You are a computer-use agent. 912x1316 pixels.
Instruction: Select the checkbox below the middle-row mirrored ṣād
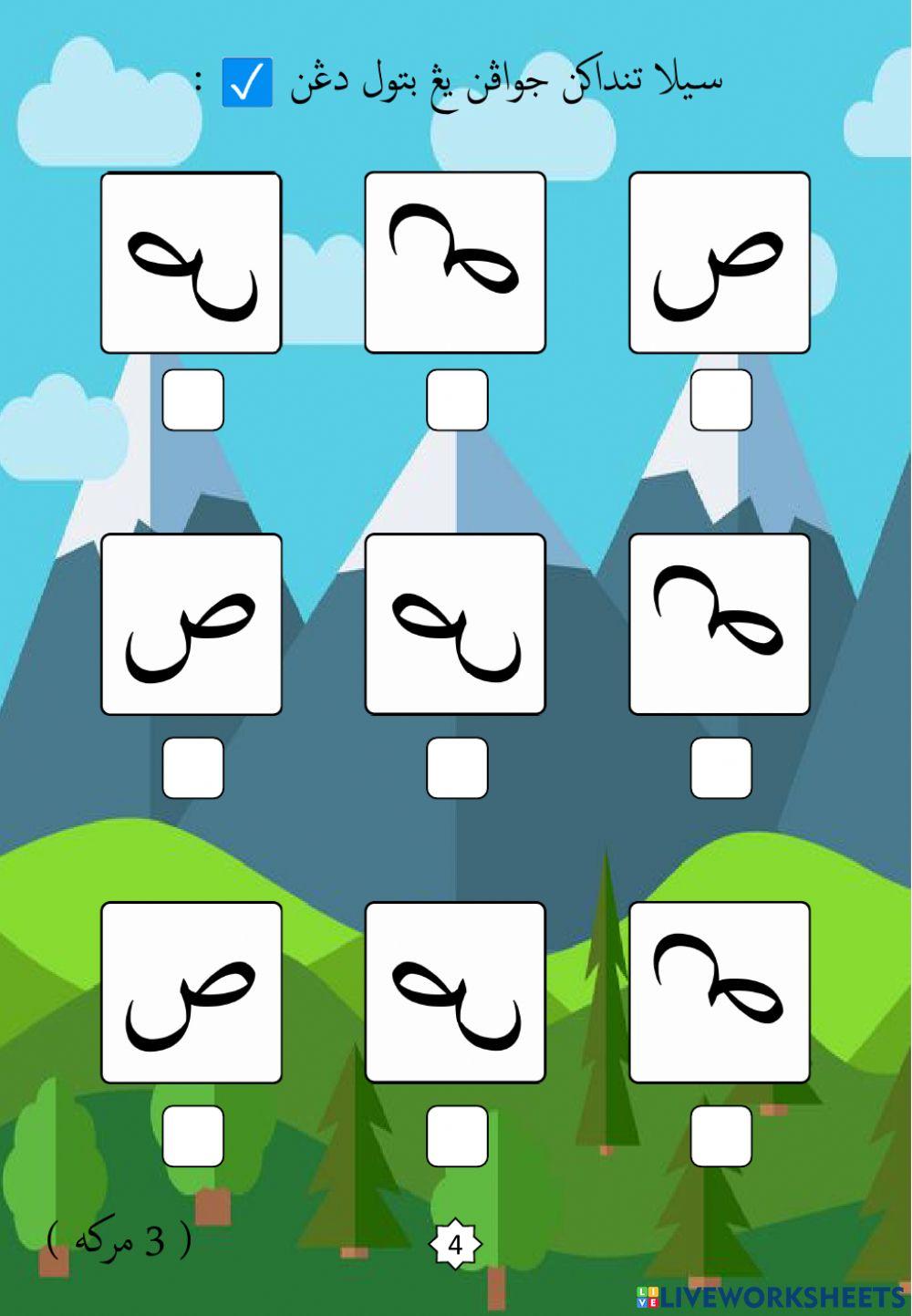coord(457,767)
